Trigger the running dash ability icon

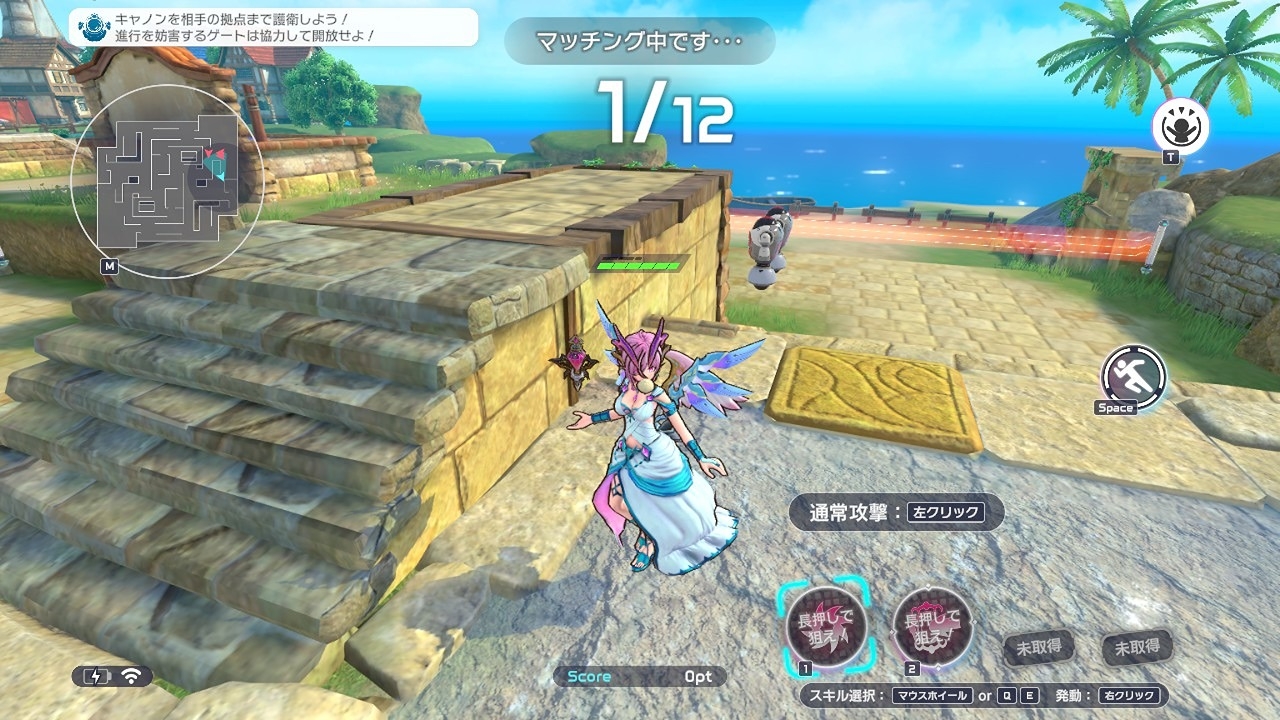point(1134,375)
